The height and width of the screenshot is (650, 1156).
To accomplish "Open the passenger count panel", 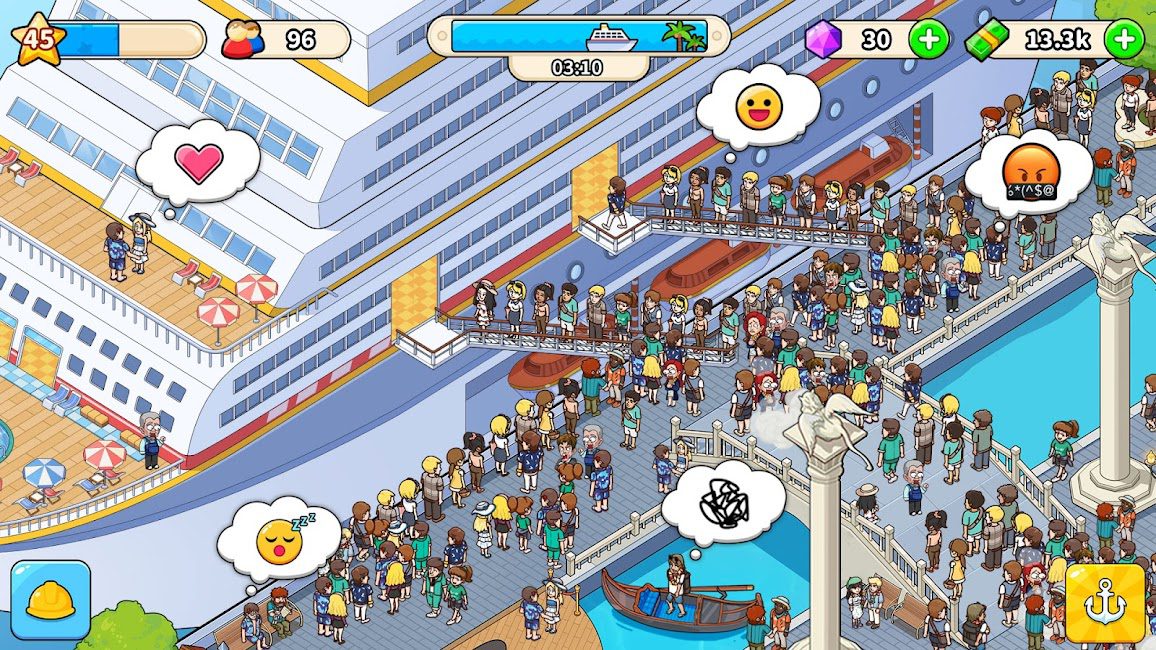I will click(x=285, y=40).
